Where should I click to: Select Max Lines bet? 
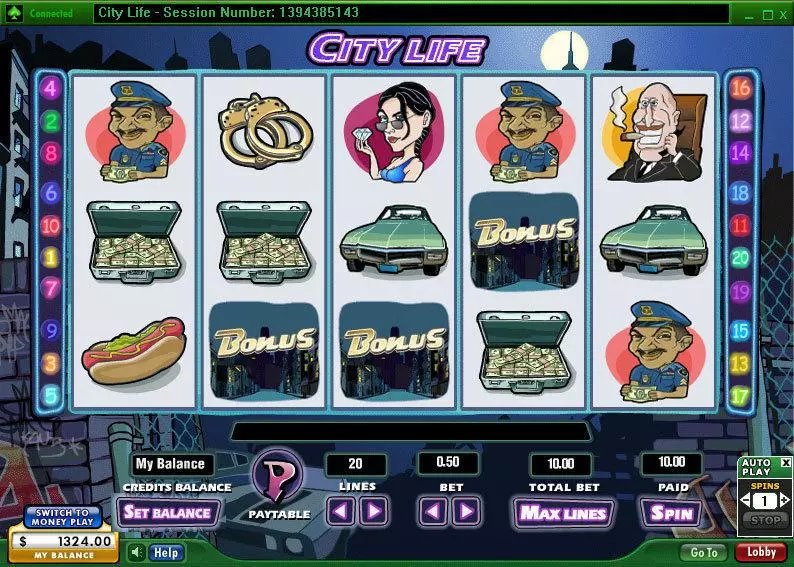(561, 513)
